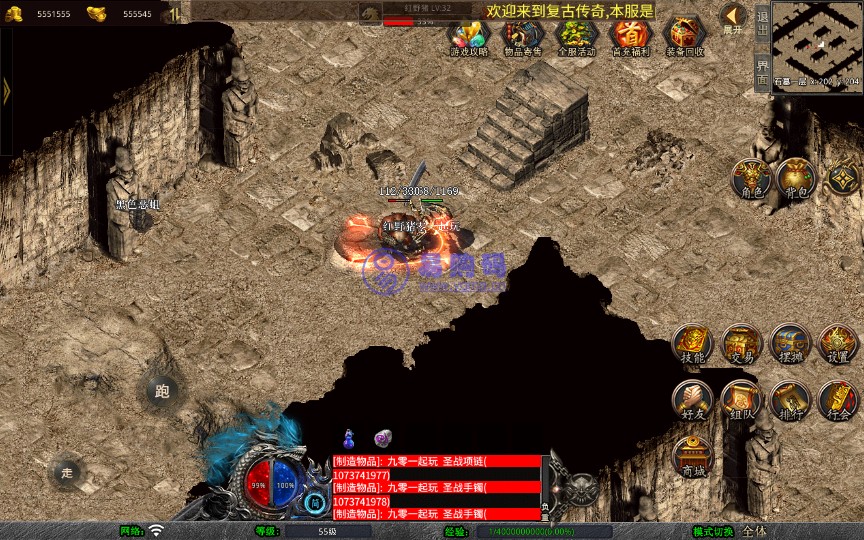864x540 pixels.
Task: Open the 游戏攻略 game guide icon
Action: 469,36
